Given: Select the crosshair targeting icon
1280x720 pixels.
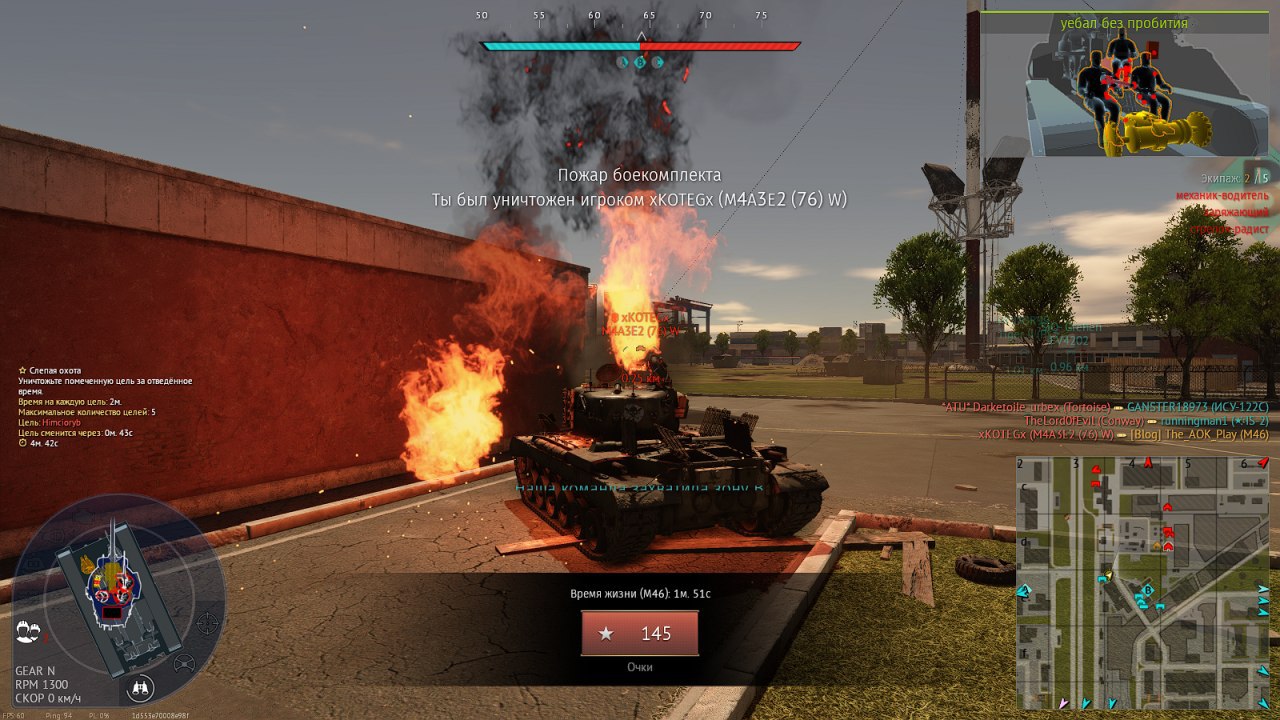Looking at the screenshot, I should click(207, 624).
